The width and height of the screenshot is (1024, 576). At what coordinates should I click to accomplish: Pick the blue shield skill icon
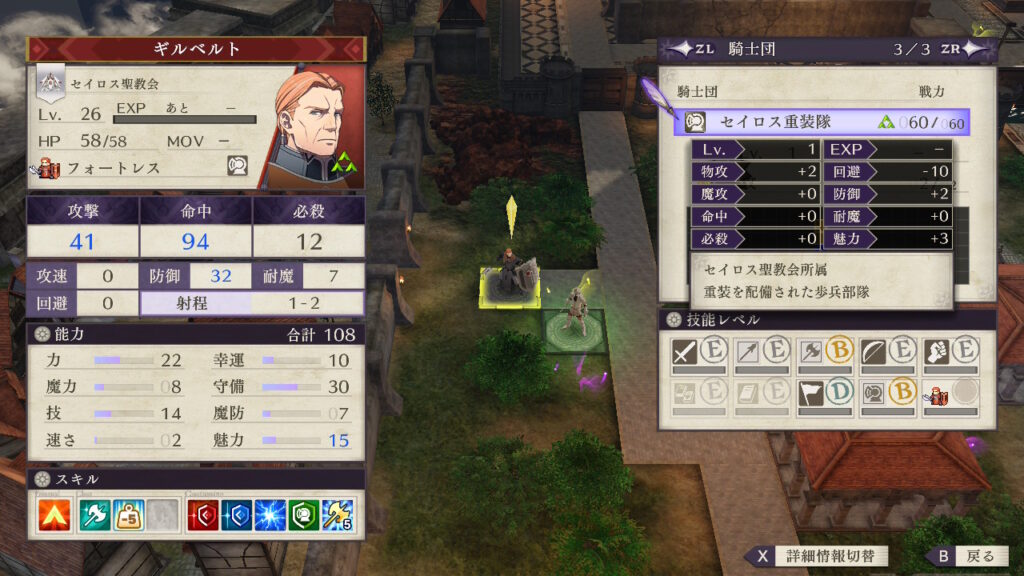[236, 514]
